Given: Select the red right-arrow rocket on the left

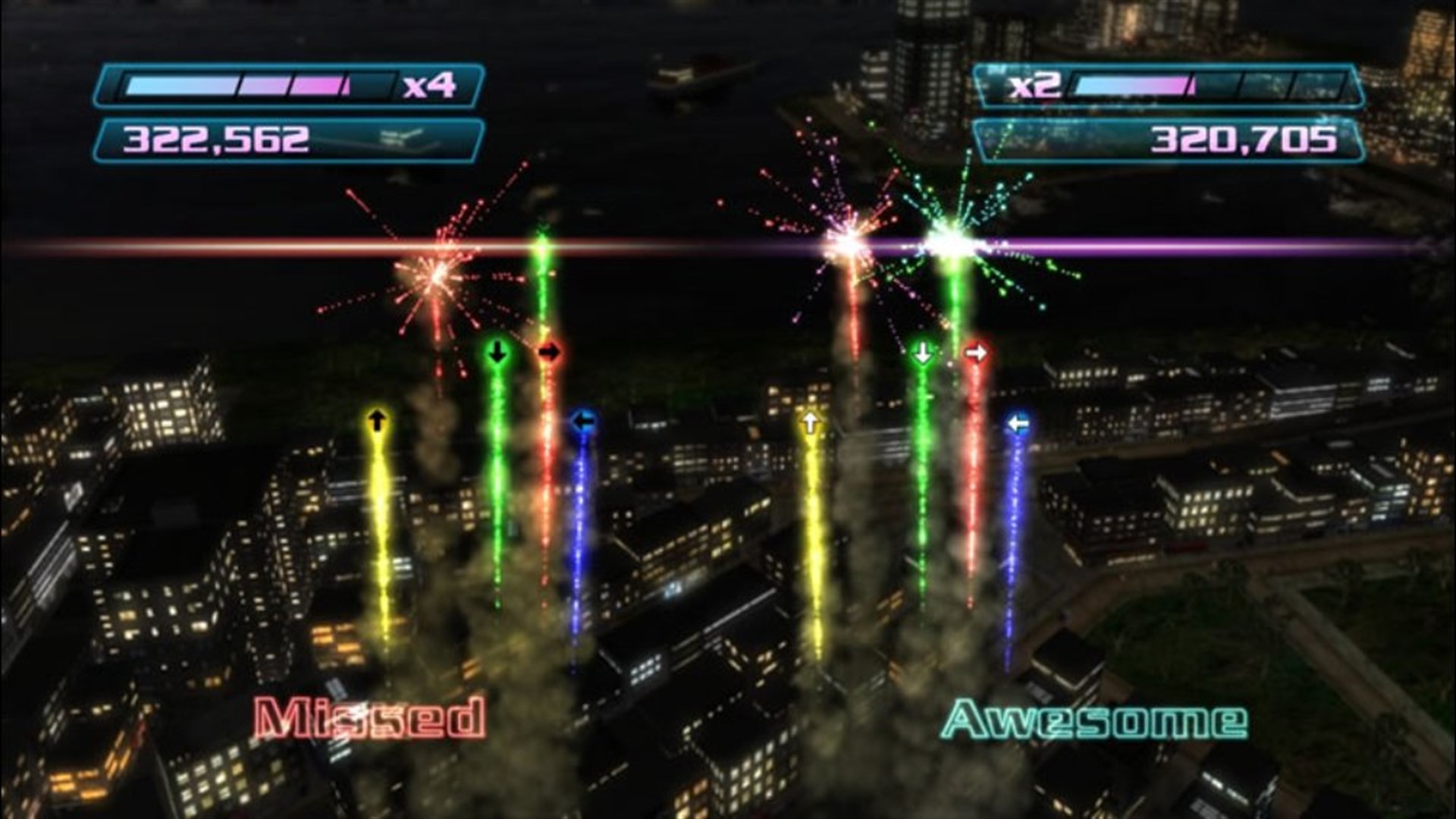Looking at the screenshot, I should pos(550,352).
